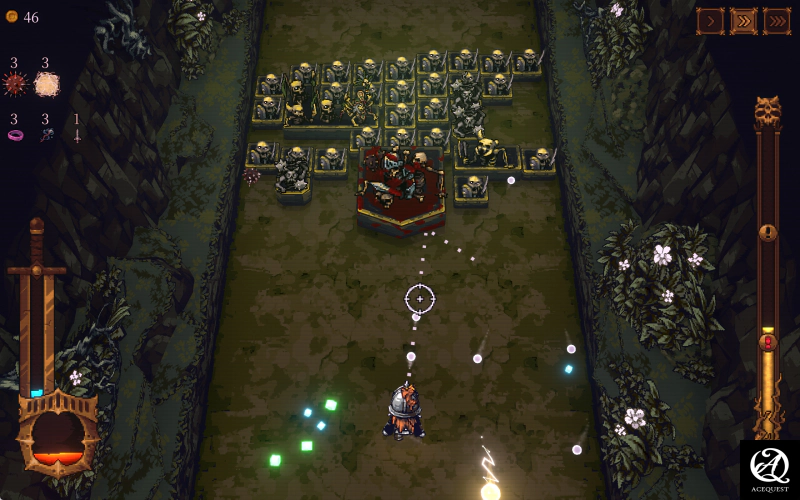Select the red spiked ball icon

point(15,85)
